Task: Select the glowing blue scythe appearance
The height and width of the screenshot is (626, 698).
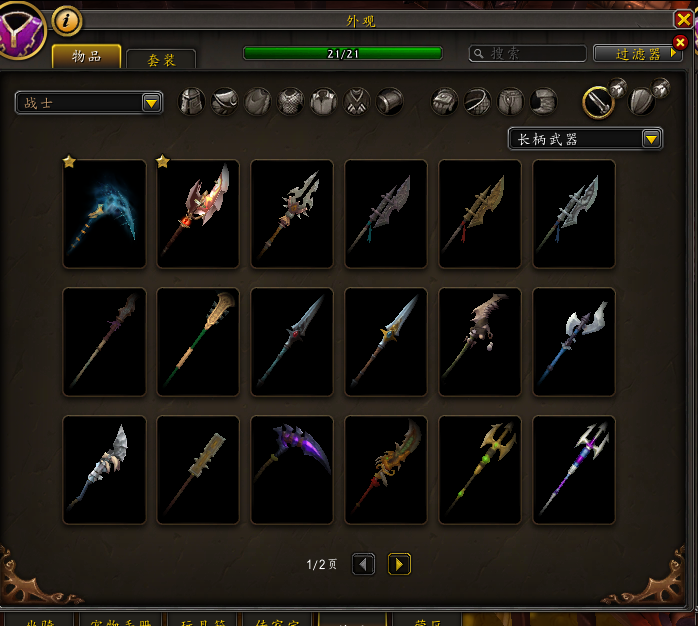Action: (x=104, y=214)
